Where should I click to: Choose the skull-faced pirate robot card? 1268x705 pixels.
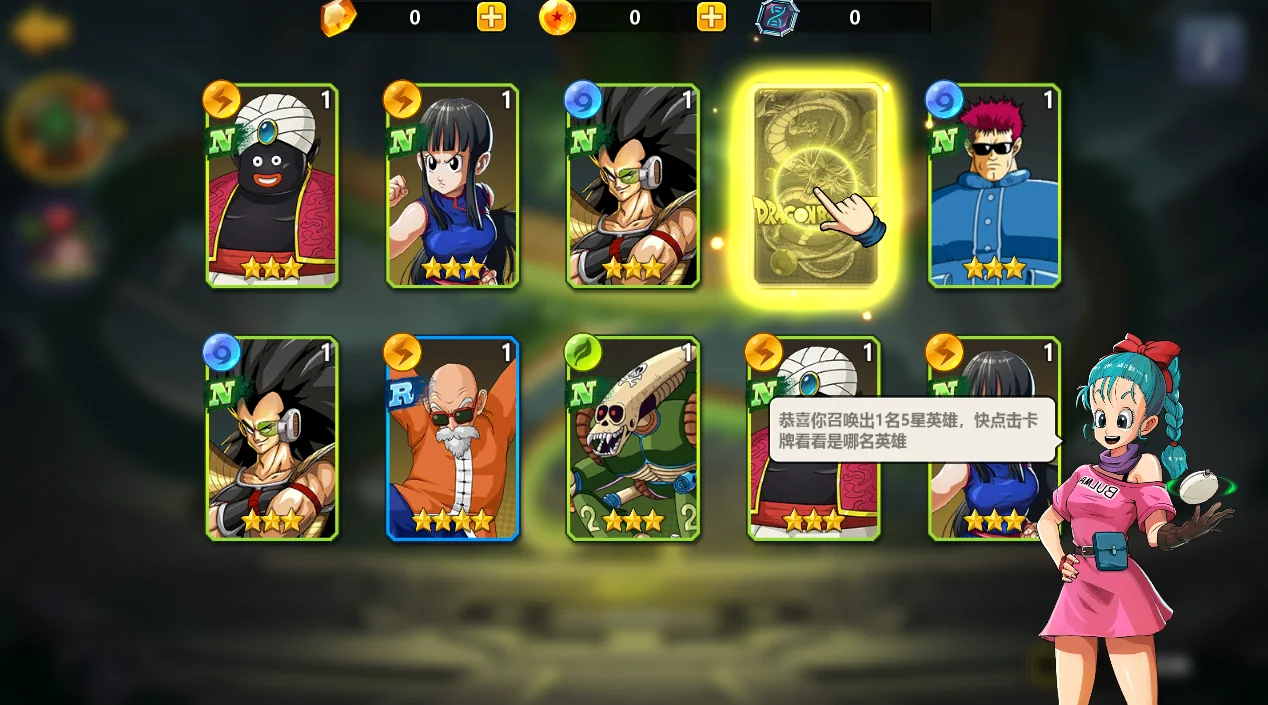633,438
